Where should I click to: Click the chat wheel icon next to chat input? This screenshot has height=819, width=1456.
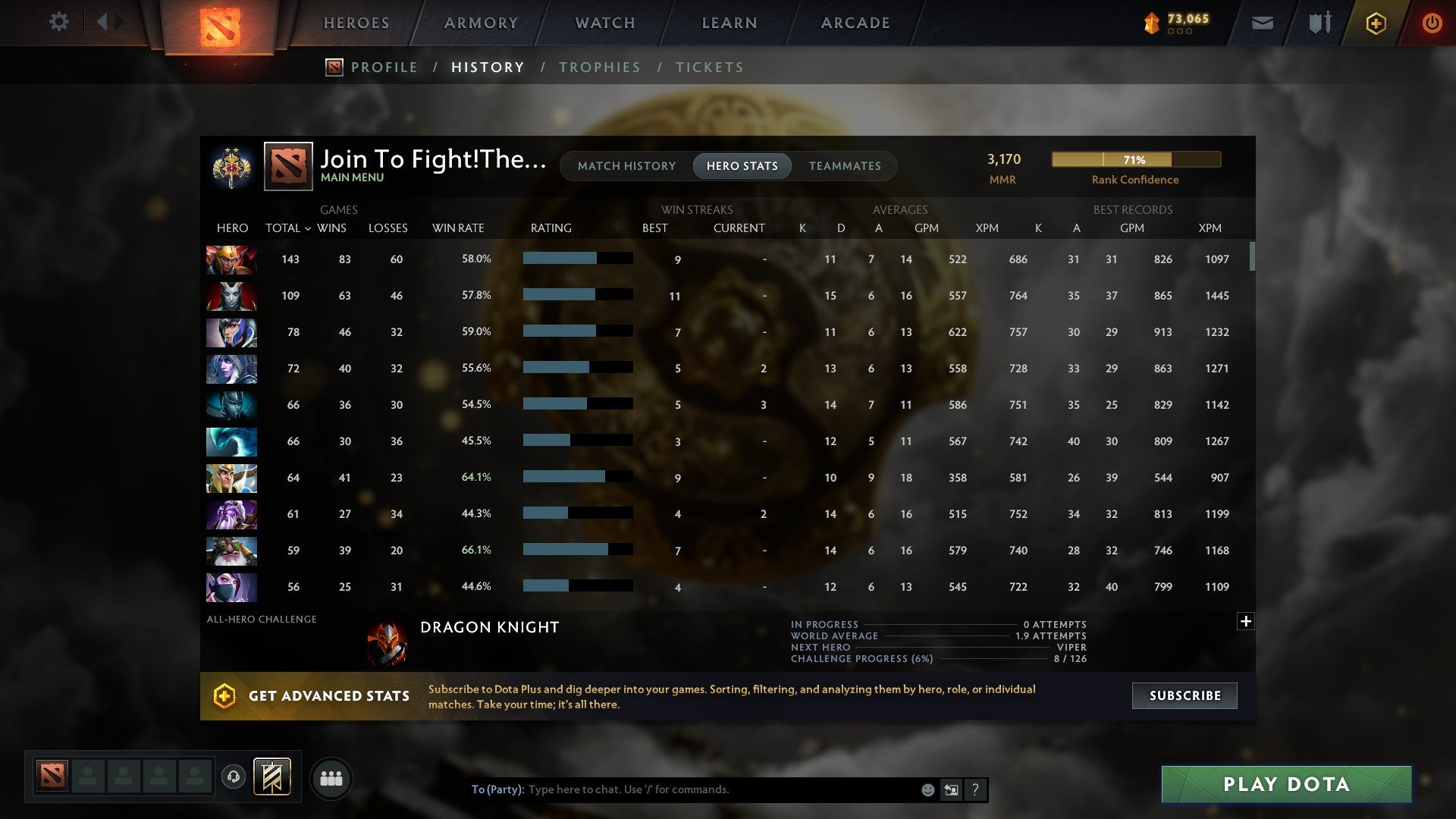coord(950,789)
